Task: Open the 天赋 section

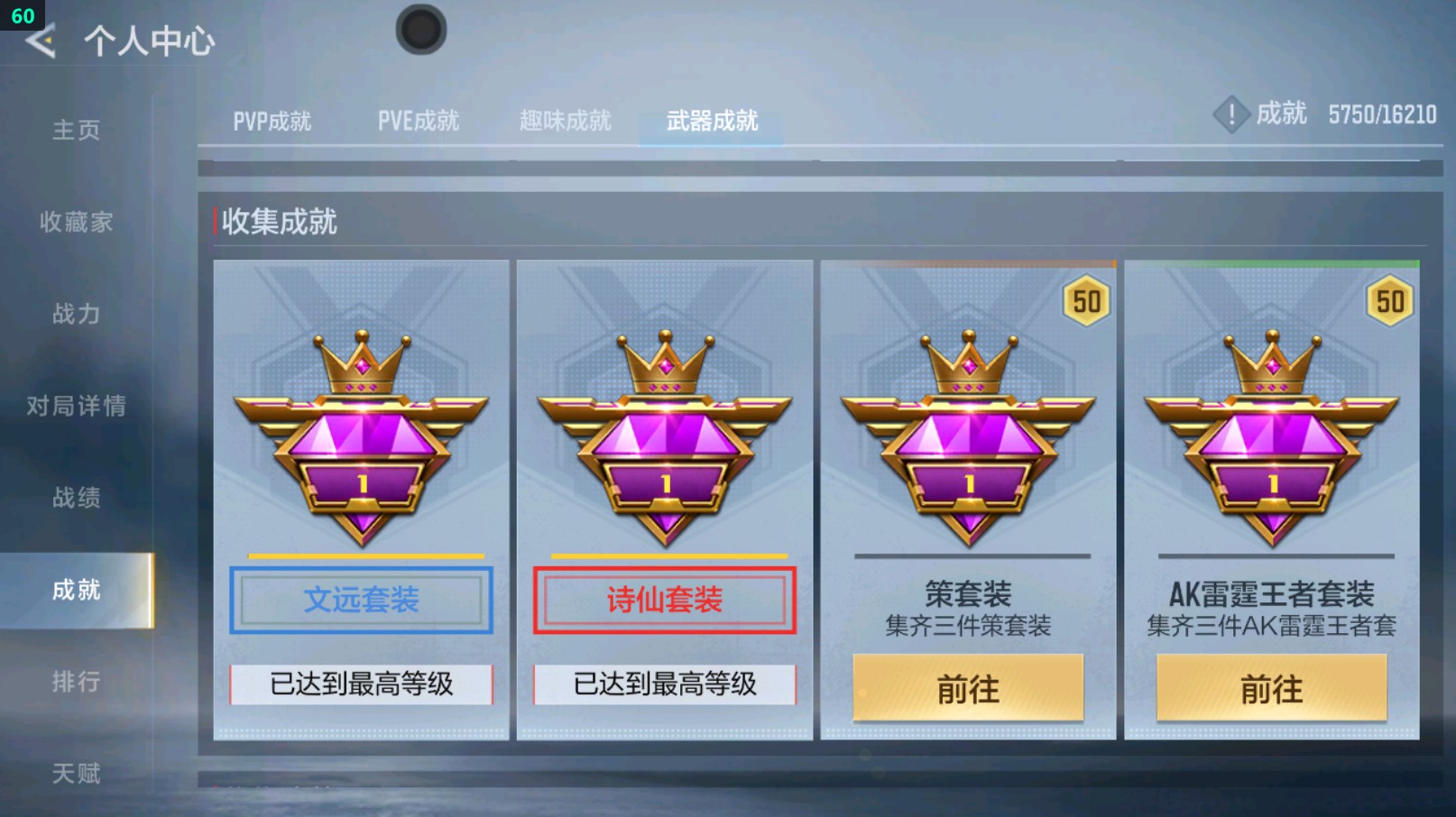Action: [77, 773]
